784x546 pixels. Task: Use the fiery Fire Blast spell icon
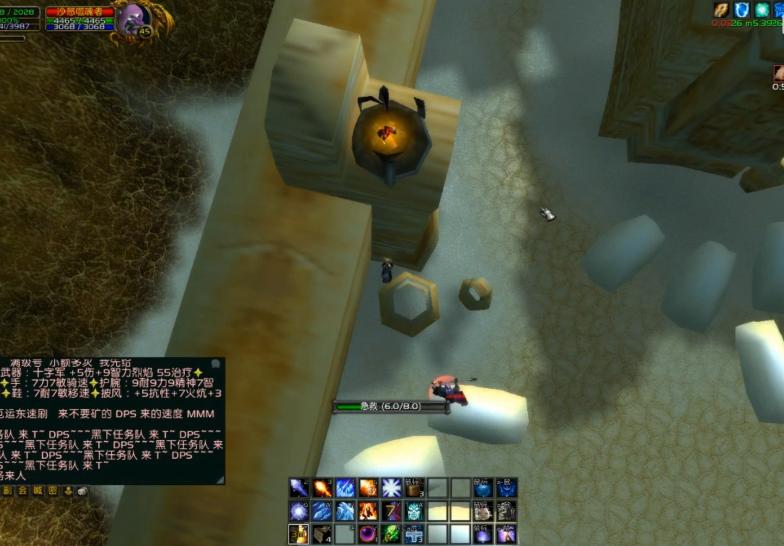click(x=368, y=488)
